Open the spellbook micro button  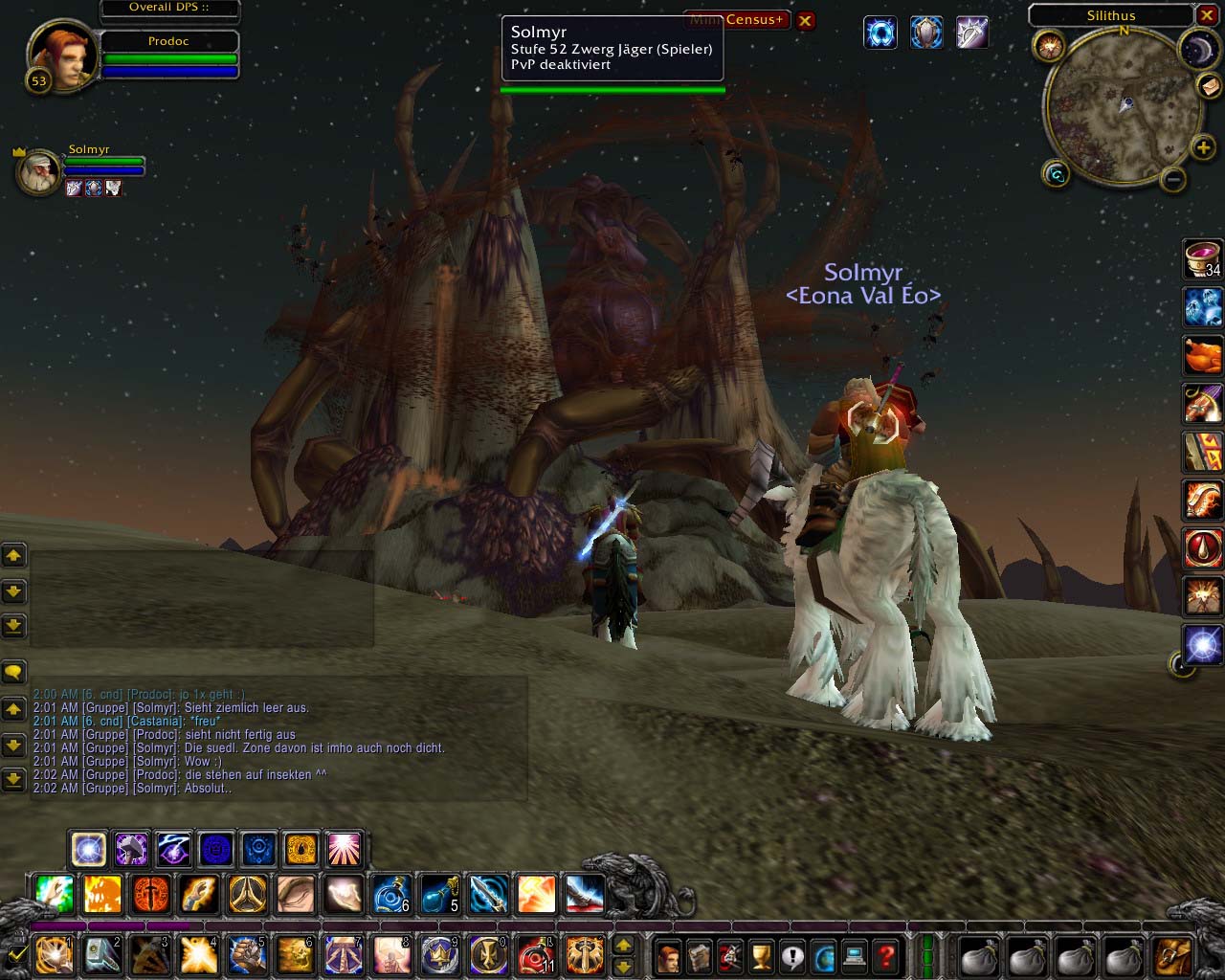pos(700,954)
